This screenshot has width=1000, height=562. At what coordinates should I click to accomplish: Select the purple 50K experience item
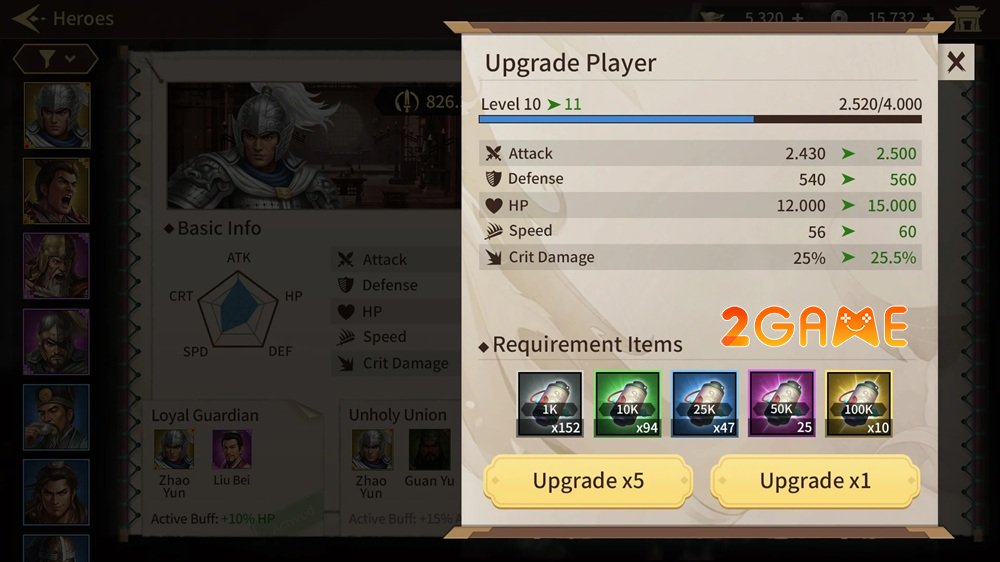tap(782, 404)
